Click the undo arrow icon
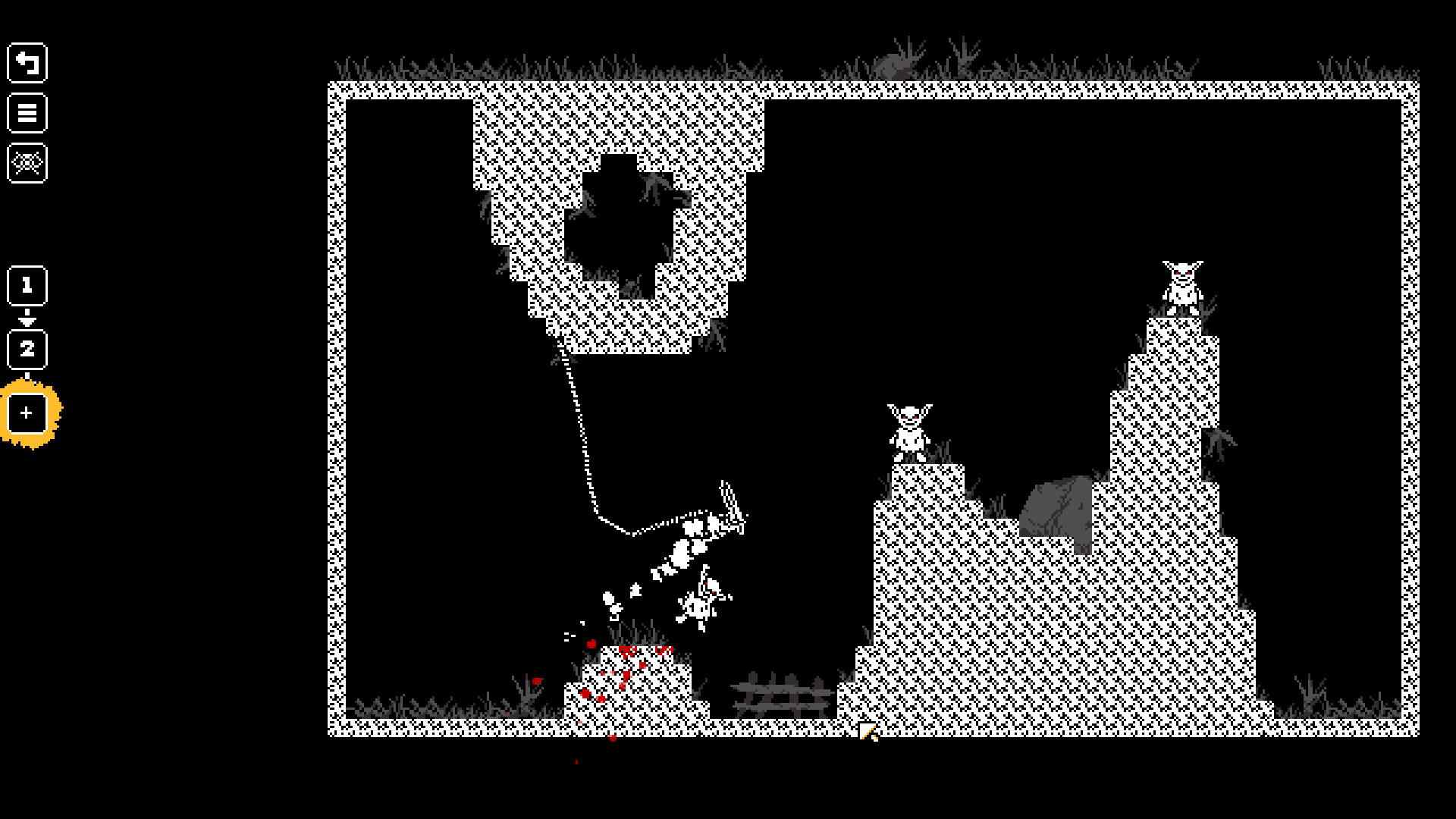Image resolution: width=1456 pixels, height=819 pixels. tap(27, 62)
